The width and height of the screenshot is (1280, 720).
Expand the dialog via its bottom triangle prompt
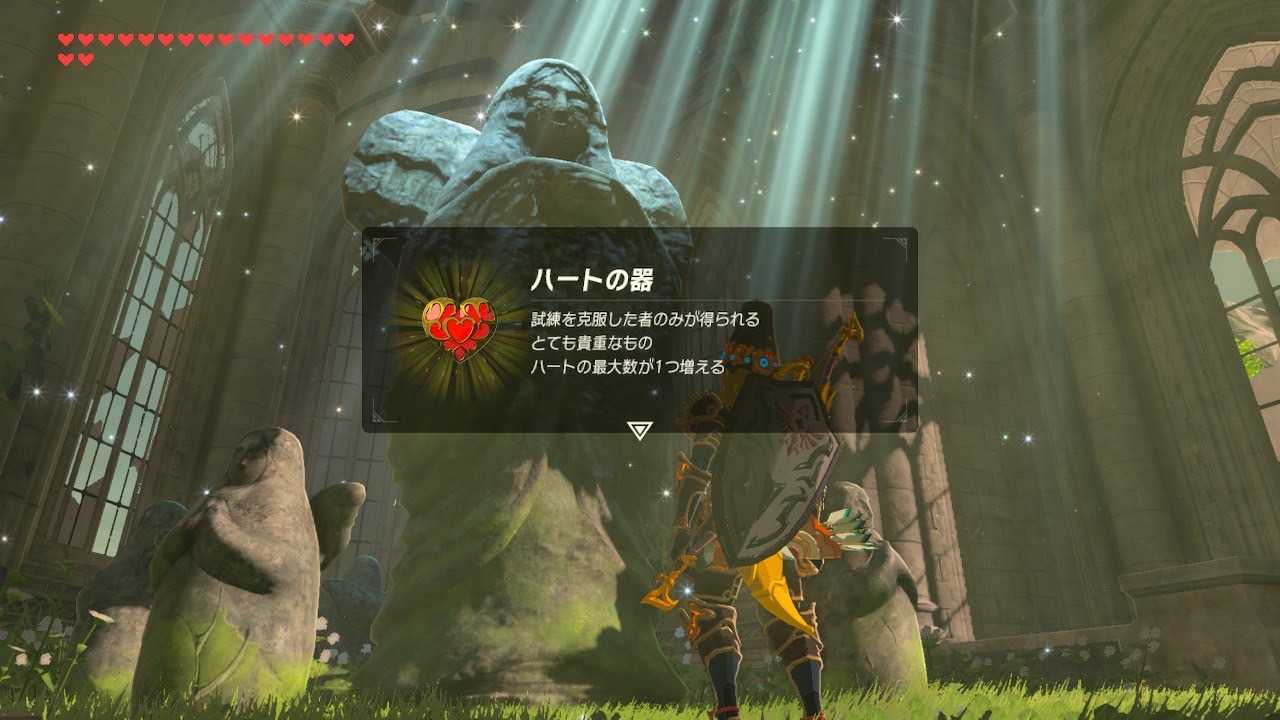click(x=639, y=429)
